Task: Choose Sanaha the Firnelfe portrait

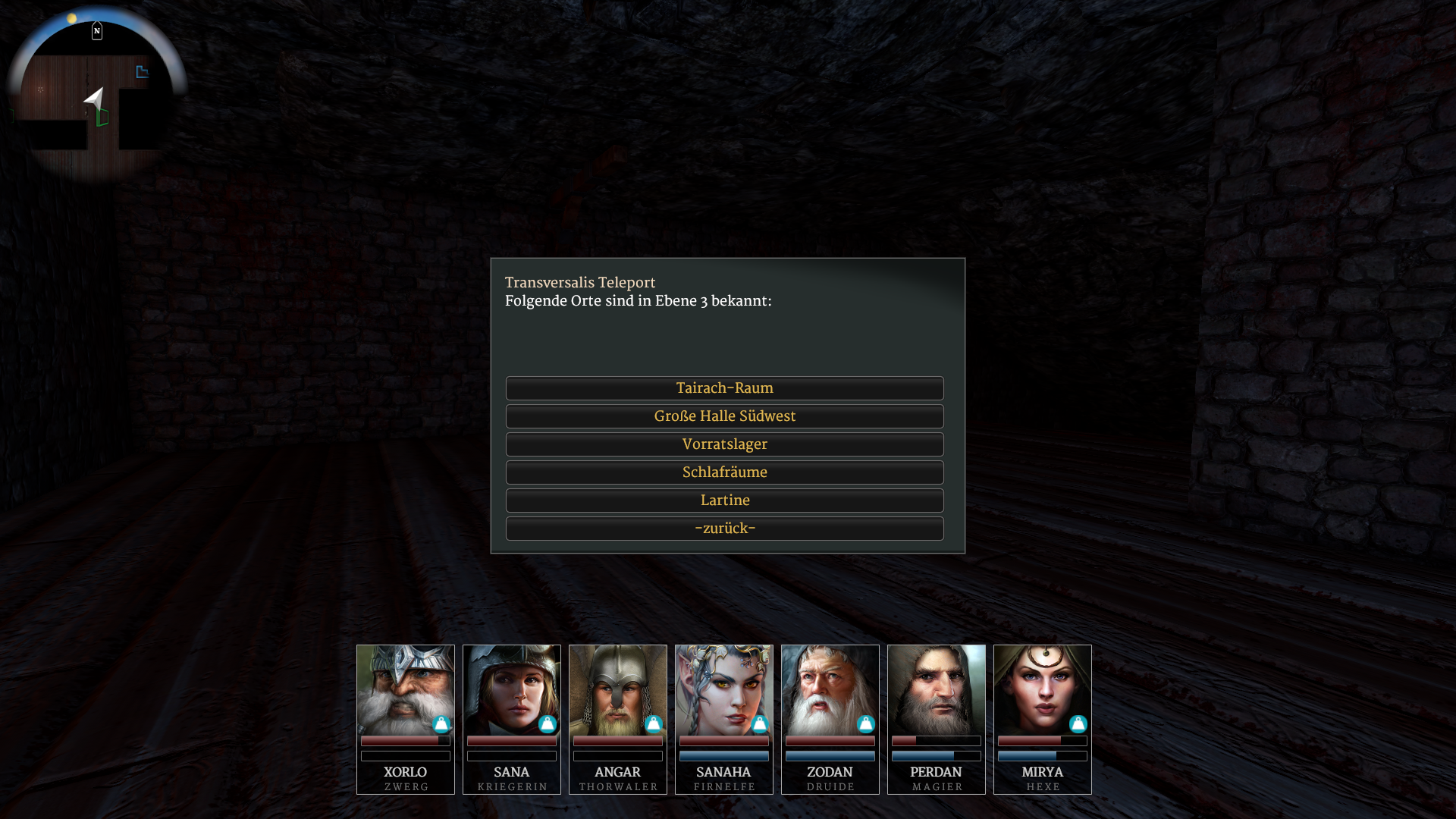Action: [x=724, y=690]
